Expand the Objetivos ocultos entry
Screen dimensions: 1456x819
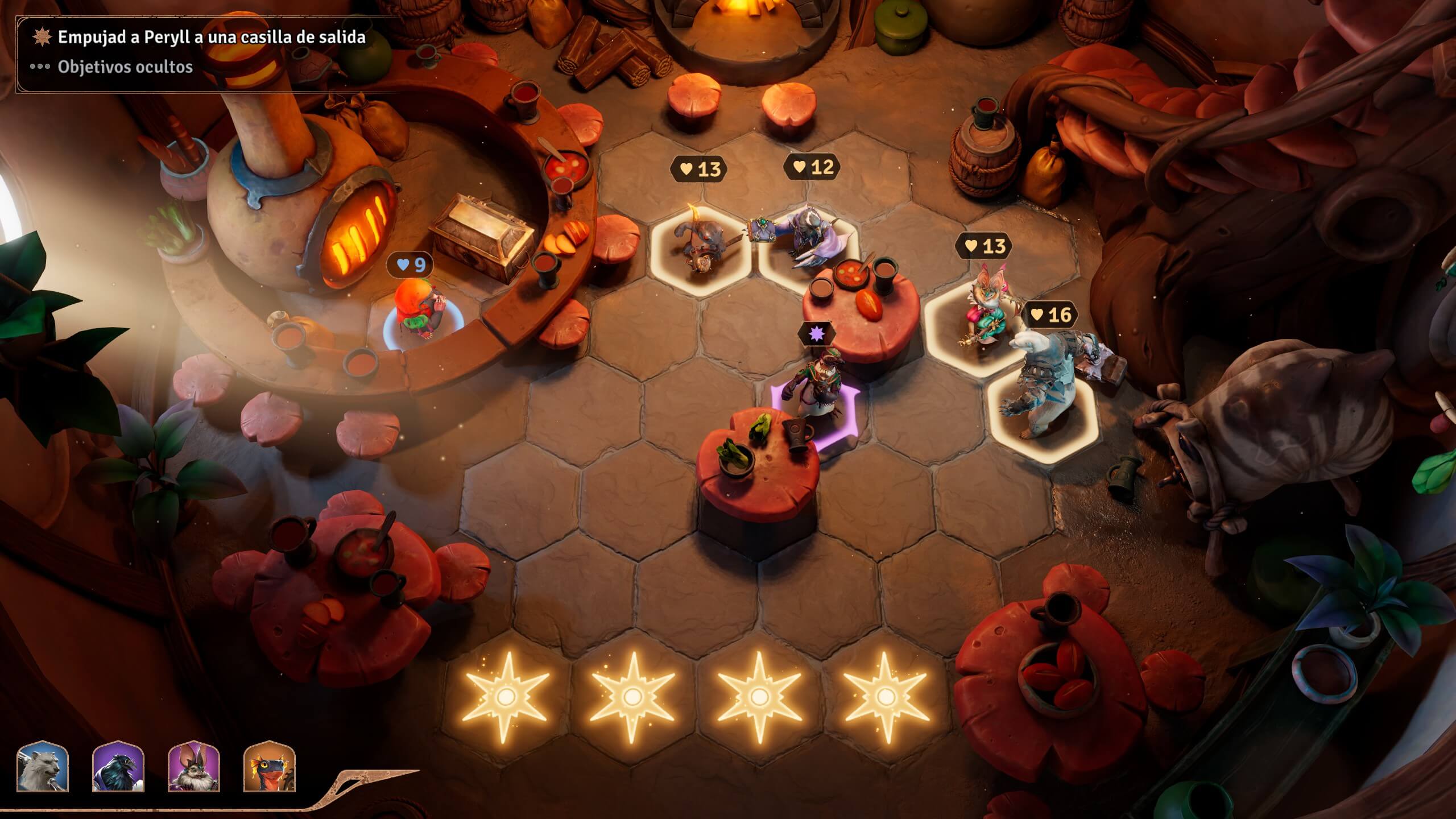click(125, 67)
